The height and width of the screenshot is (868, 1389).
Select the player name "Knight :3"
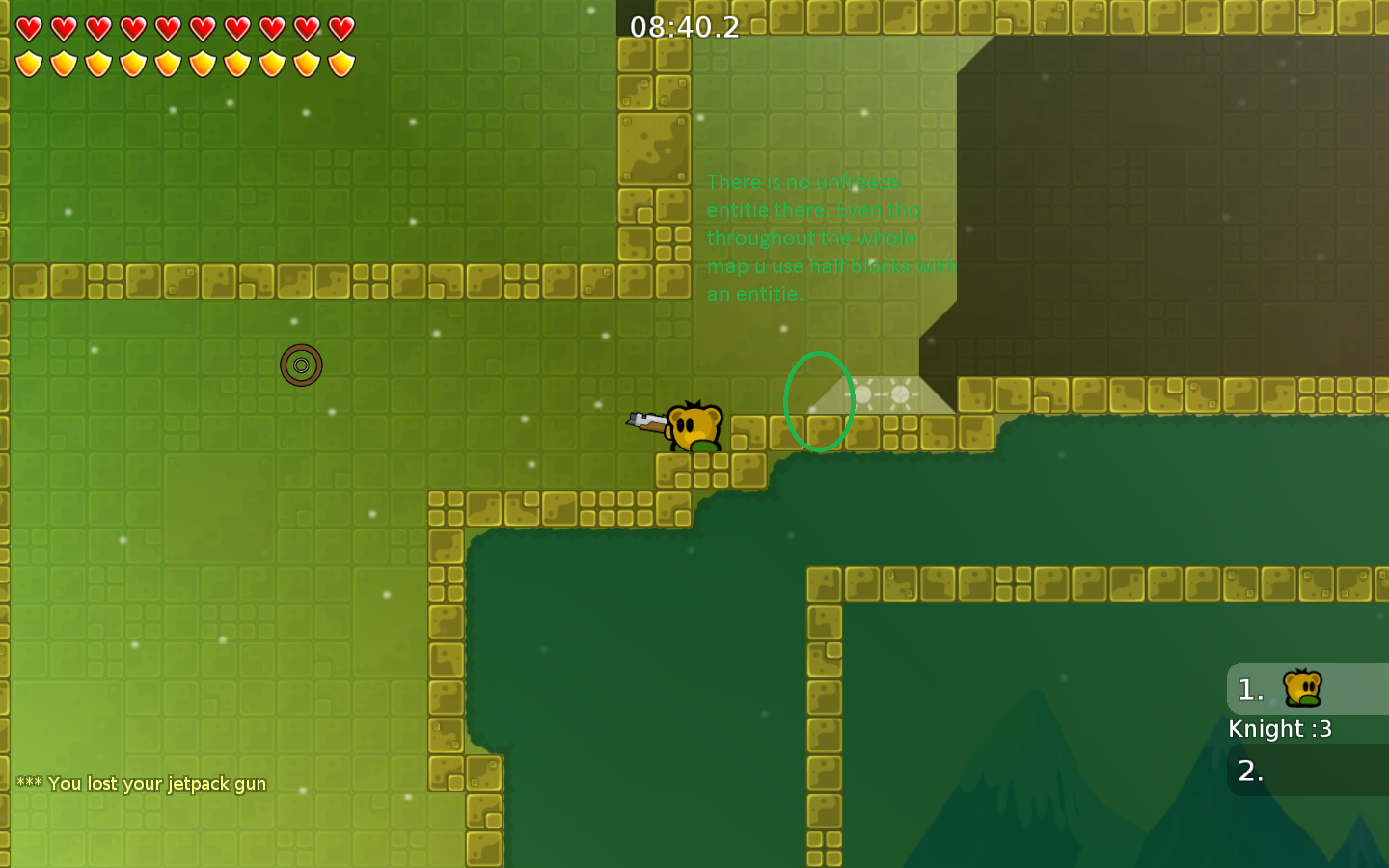(x=1280, y=729)
